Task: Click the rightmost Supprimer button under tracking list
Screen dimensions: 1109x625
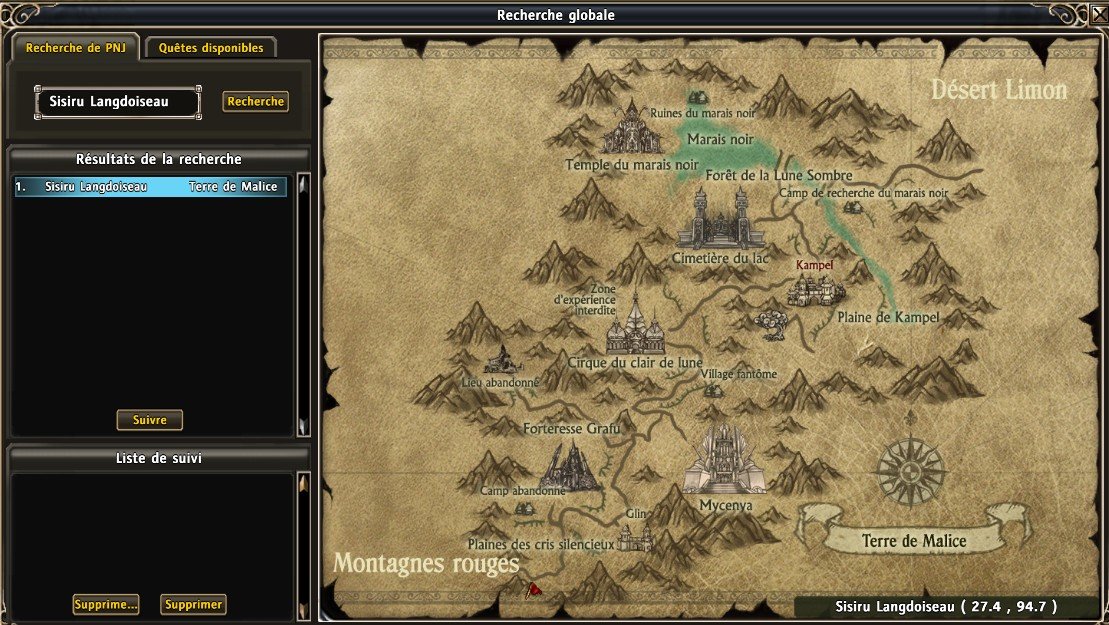Action: point(193,604)
